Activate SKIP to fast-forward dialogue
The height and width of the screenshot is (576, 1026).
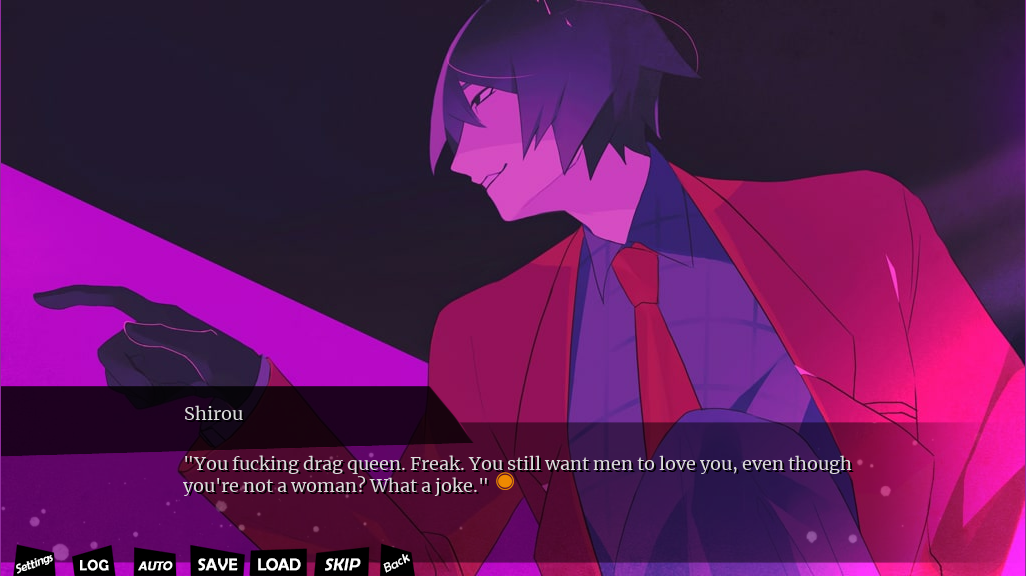pyautogui.click(x=342, y=564)
